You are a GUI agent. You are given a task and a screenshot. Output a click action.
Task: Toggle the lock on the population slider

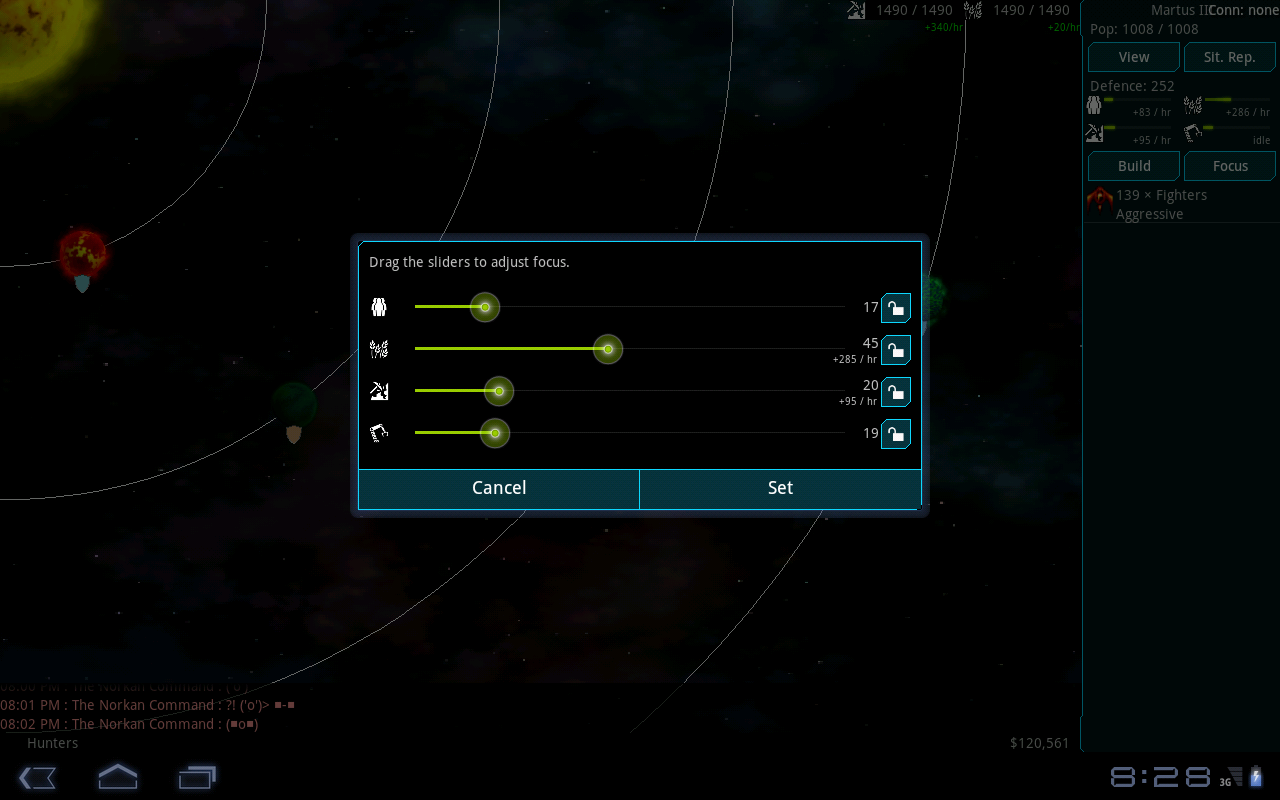point(895,308)
